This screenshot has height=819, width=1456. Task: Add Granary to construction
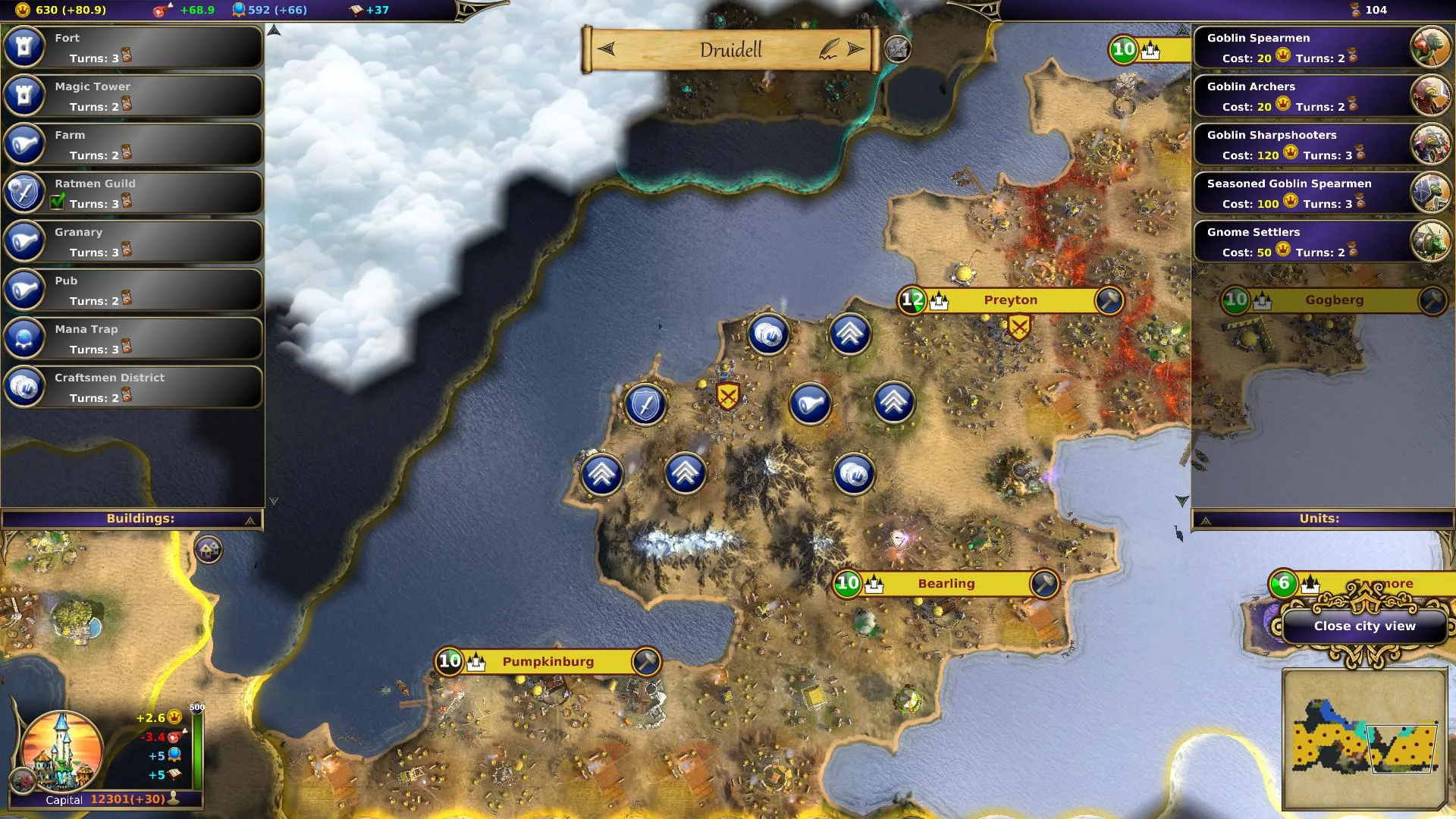coord(133,241)
